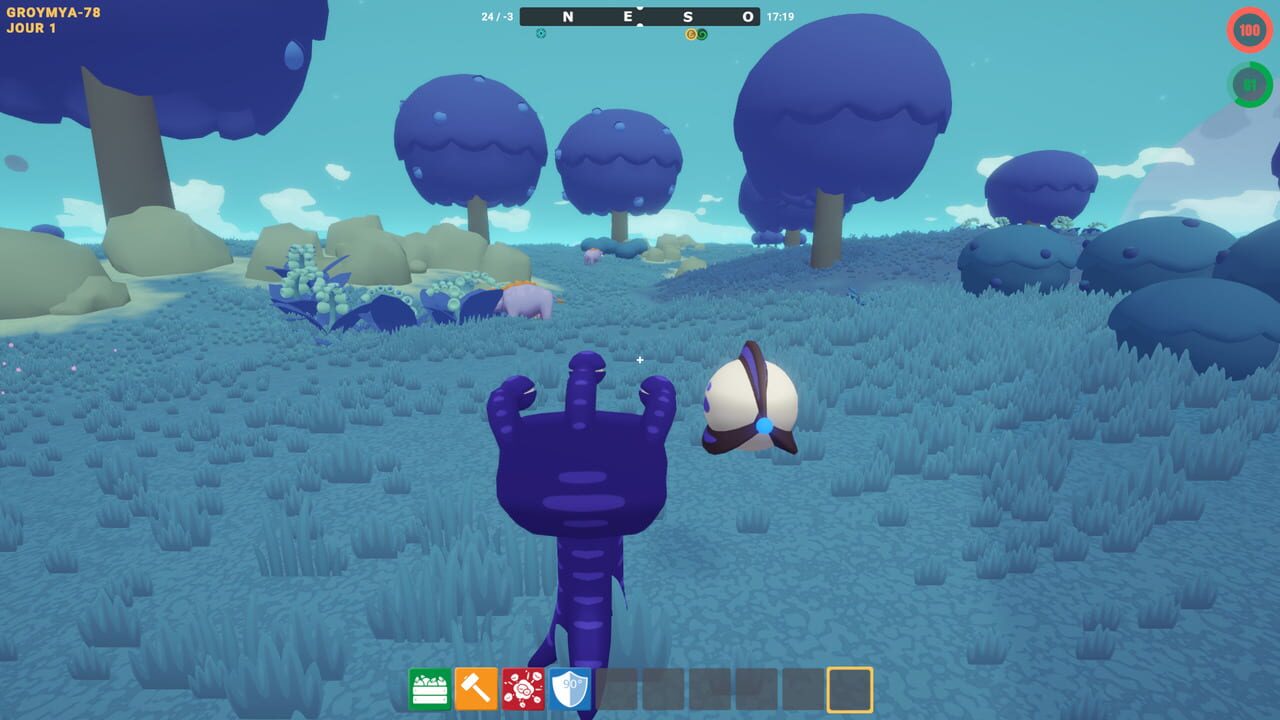Viewport: 1280px width, 720px height.
Task: Click the white marker below the compass bar
Action: click(x=638, y=25)
